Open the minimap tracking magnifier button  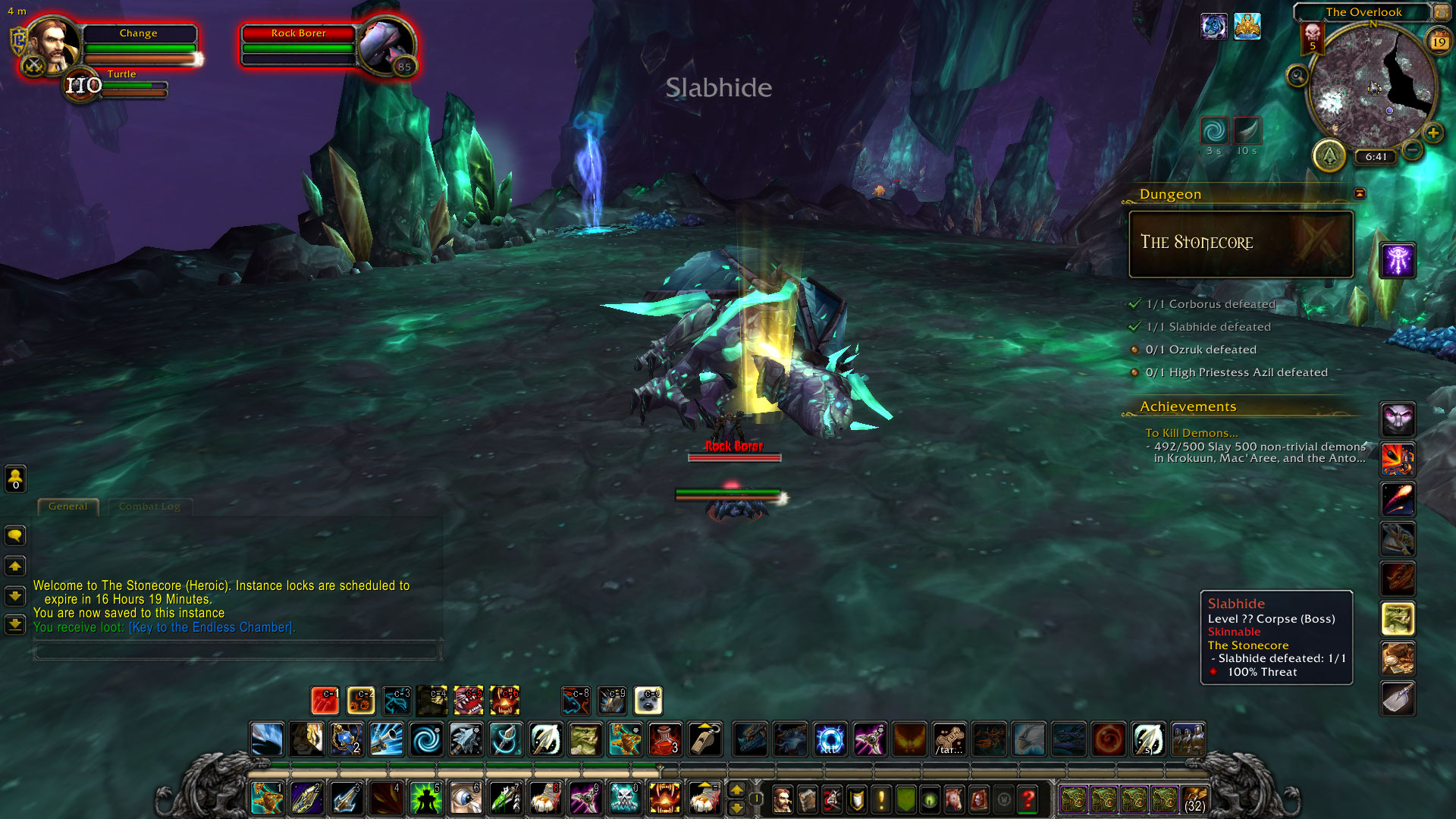(x=1298, y=76)
